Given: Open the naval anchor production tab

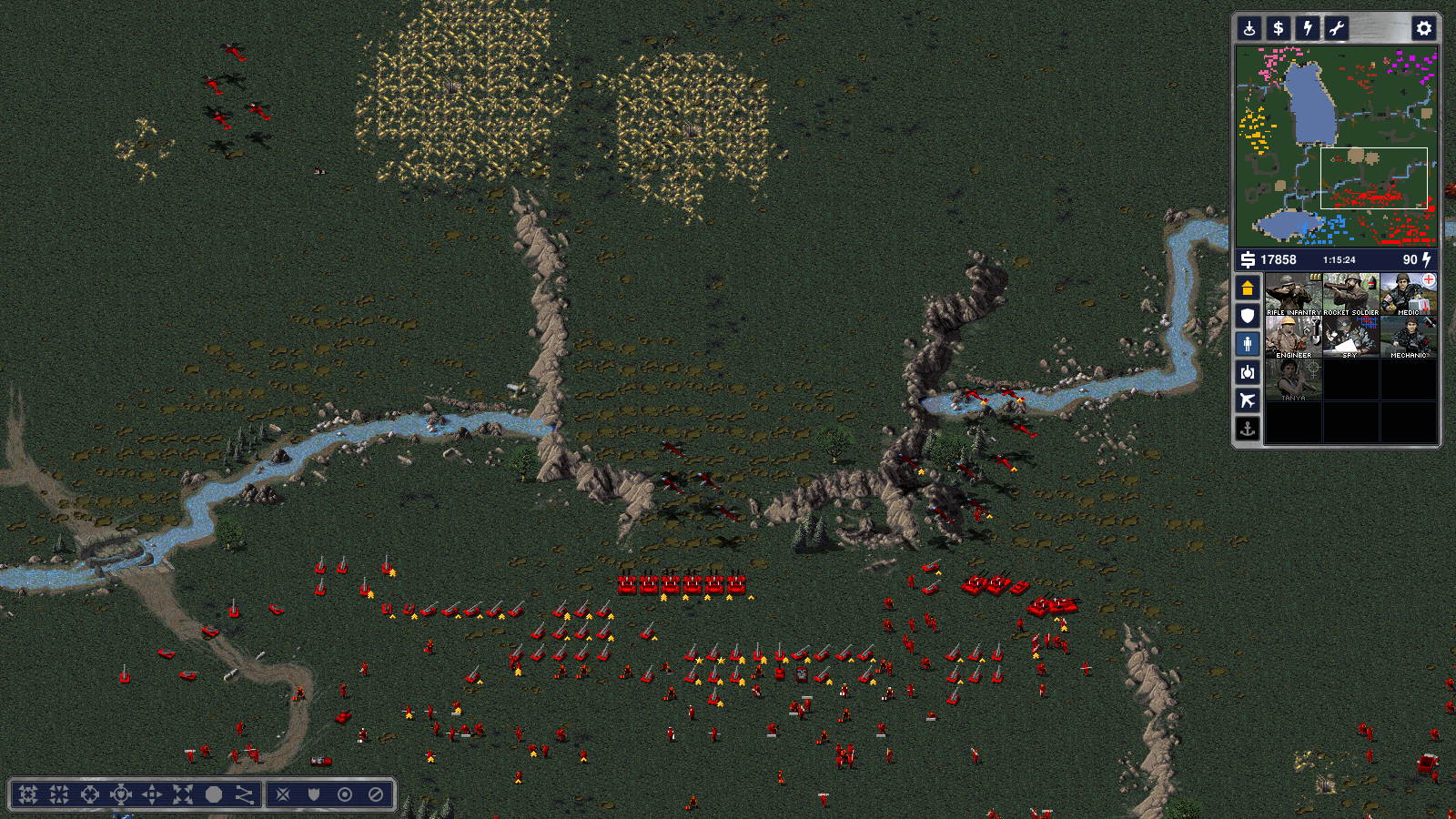Looking at the screenshot, I should pos(1248,429).
